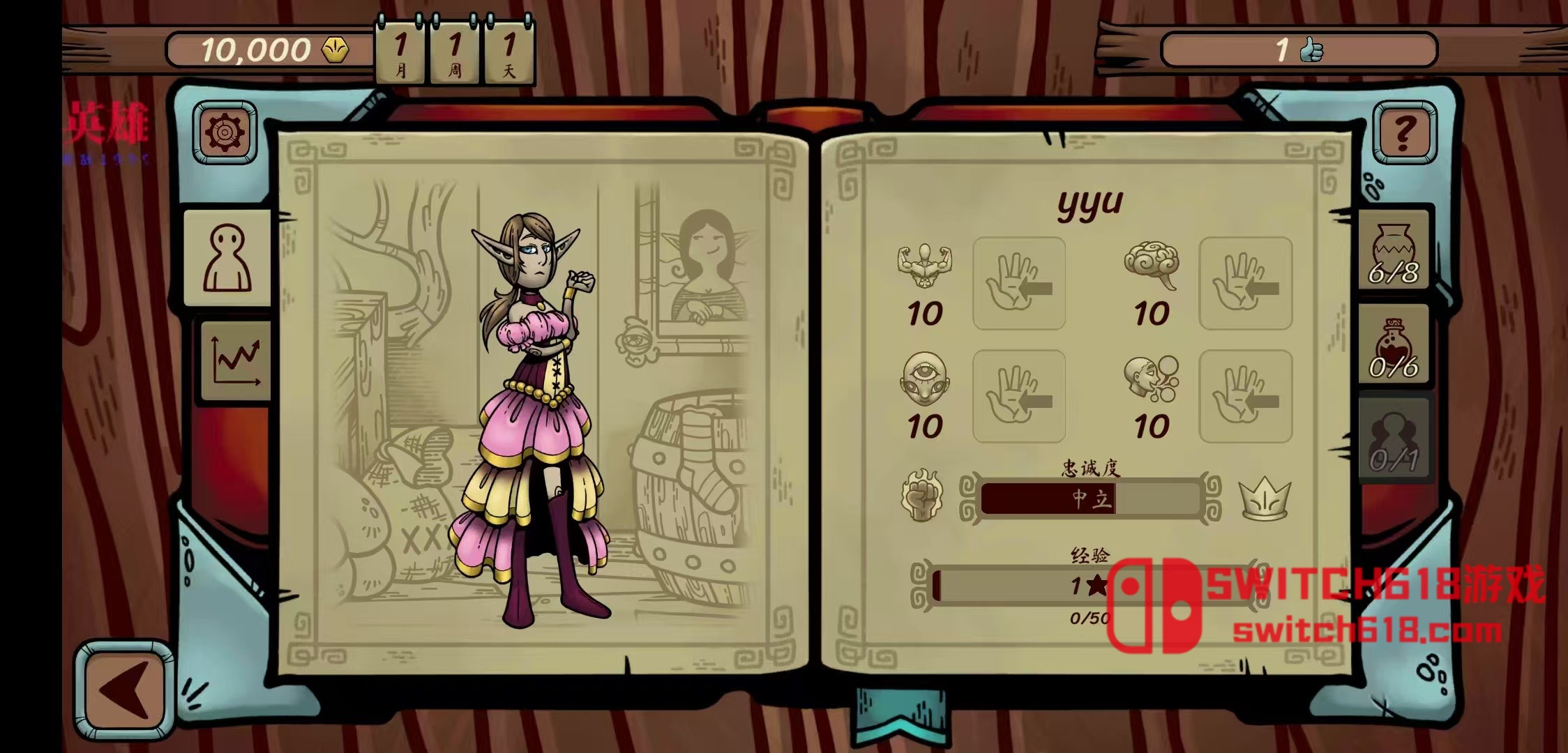Go back with the arrow button

click(x=124, y=690)
